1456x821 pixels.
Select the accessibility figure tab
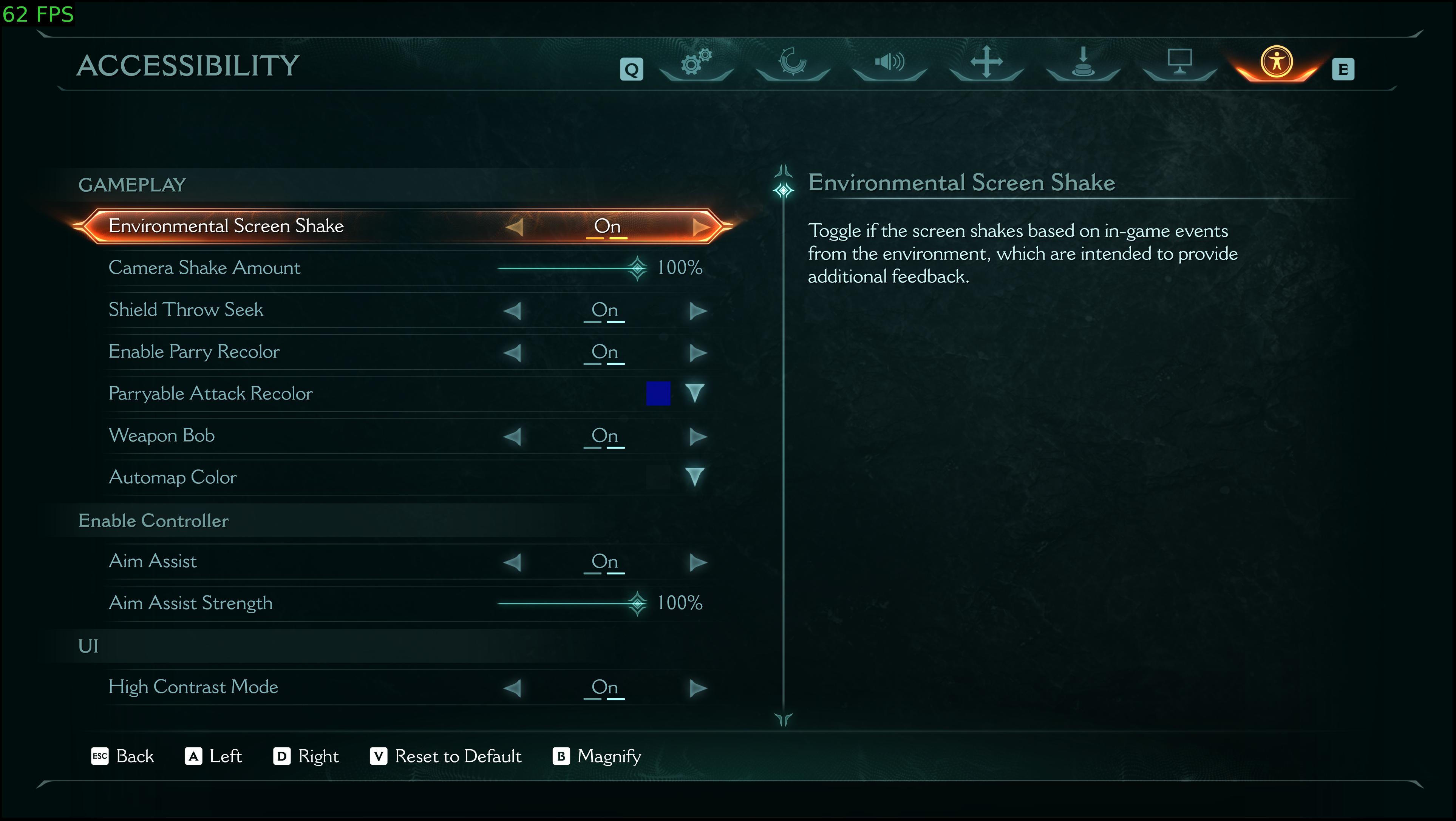pyautogui.click(x=1276, y=62)
